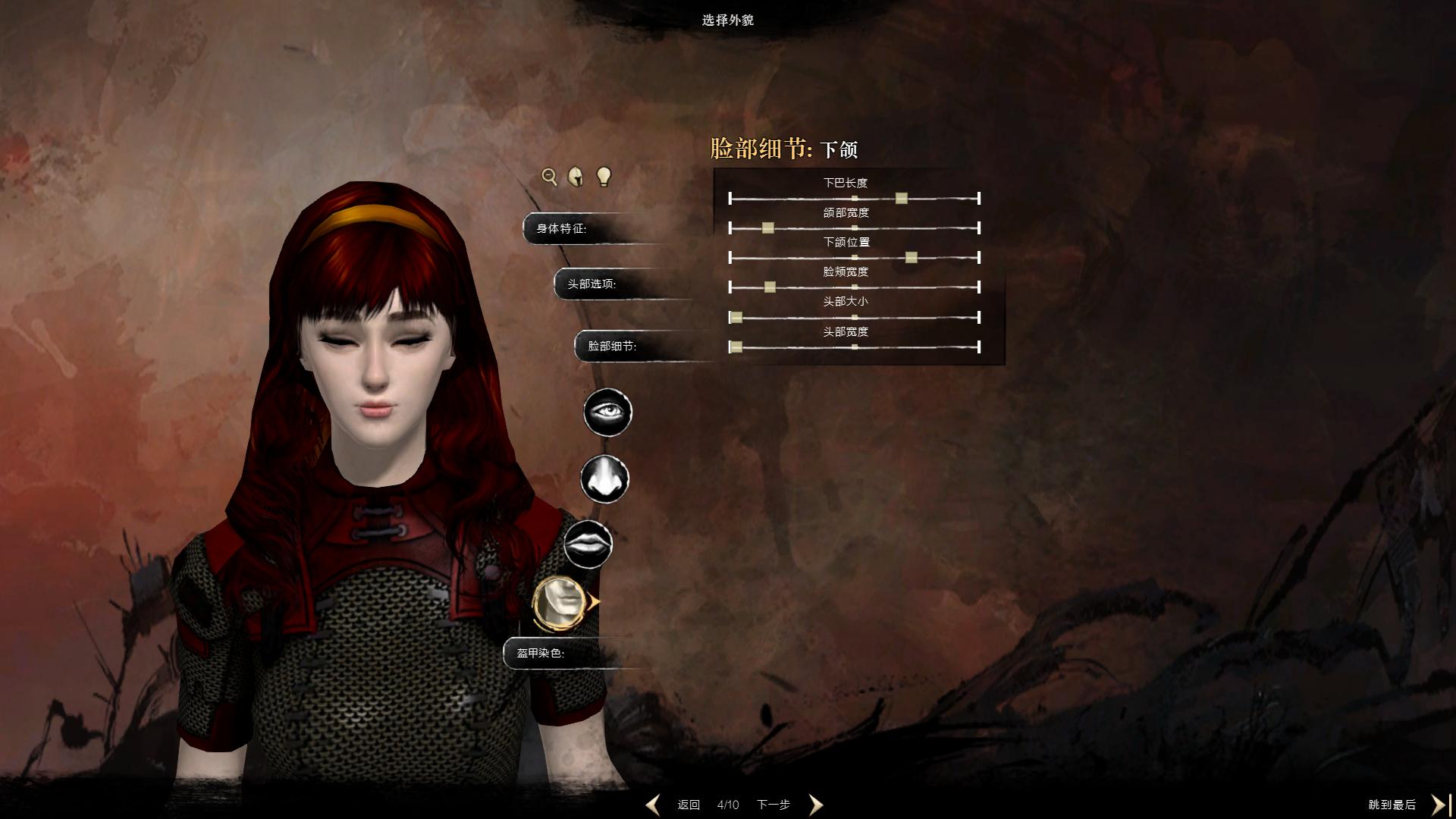Skip ahead with 跳到最后
1456x819 pixels.
tap(1392, 805)
